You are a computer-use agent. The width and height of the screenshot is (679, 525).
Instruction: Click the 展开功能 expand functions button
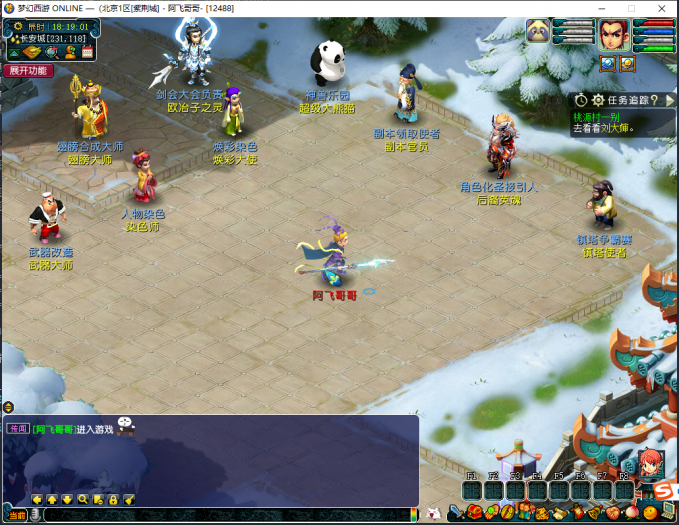[x=28, y=71]
